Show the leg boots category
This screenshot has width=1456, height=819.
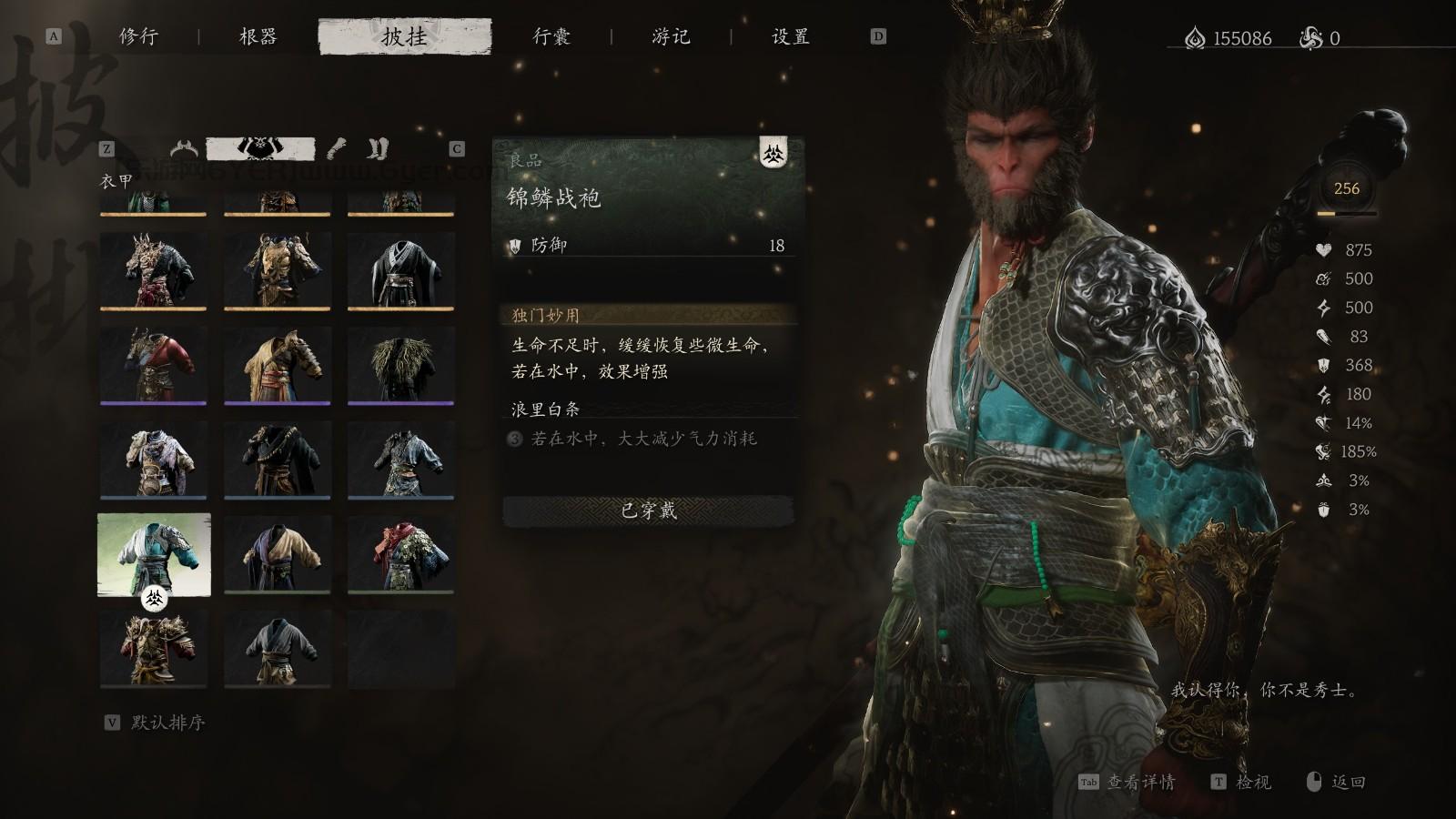click(x=378, y=148)
